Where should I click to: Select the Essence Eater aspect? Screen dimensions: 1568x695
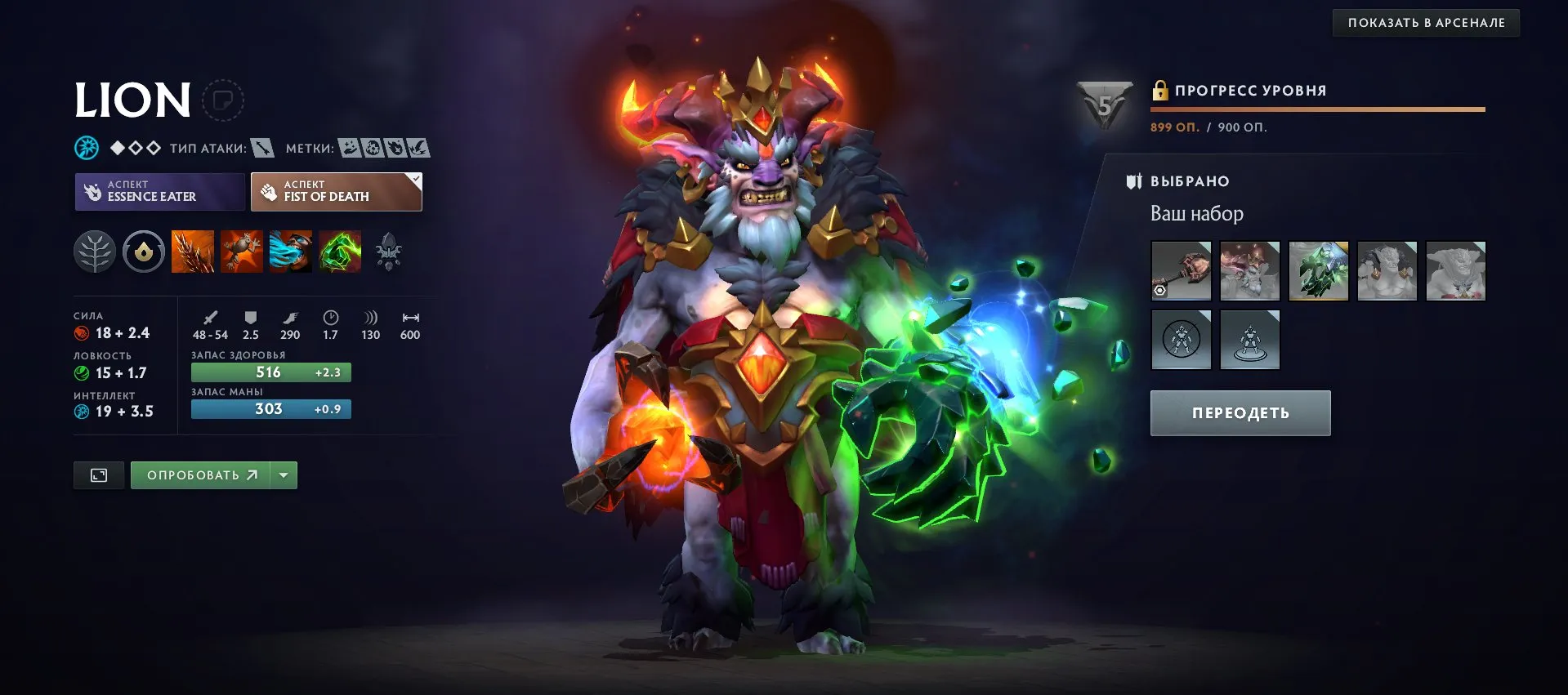click(x=159, y=191)
